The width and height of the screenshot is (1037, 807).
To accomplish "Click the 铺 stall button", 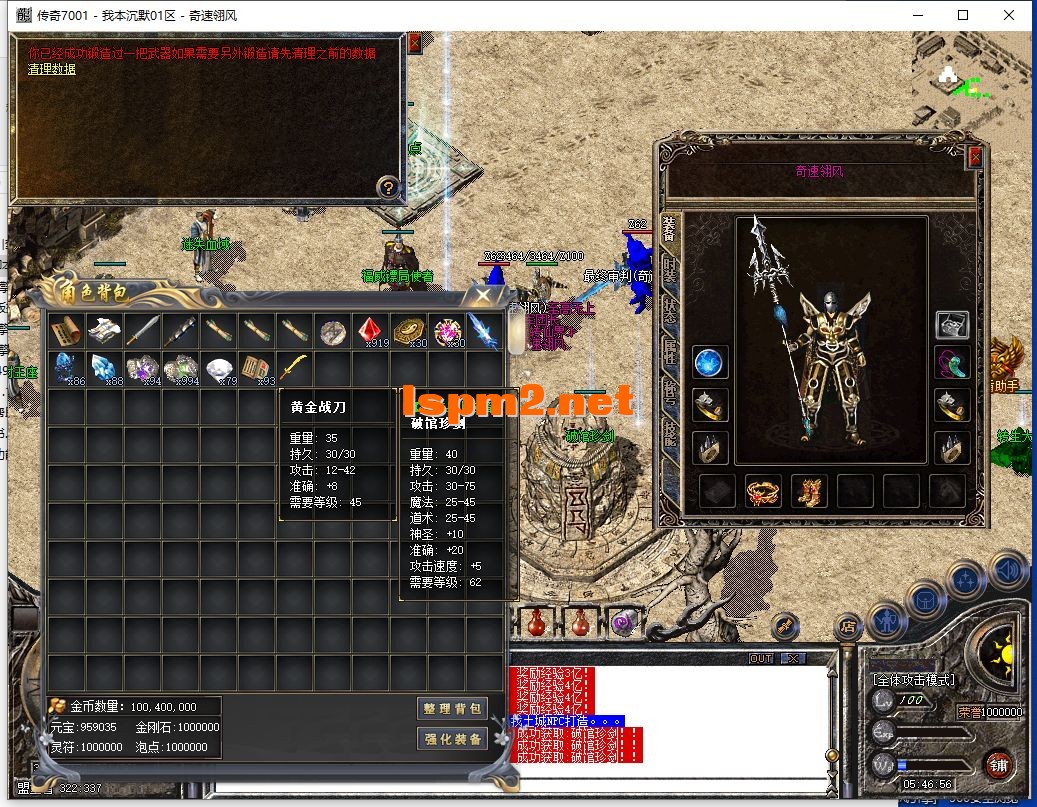I will coord(997,765).
